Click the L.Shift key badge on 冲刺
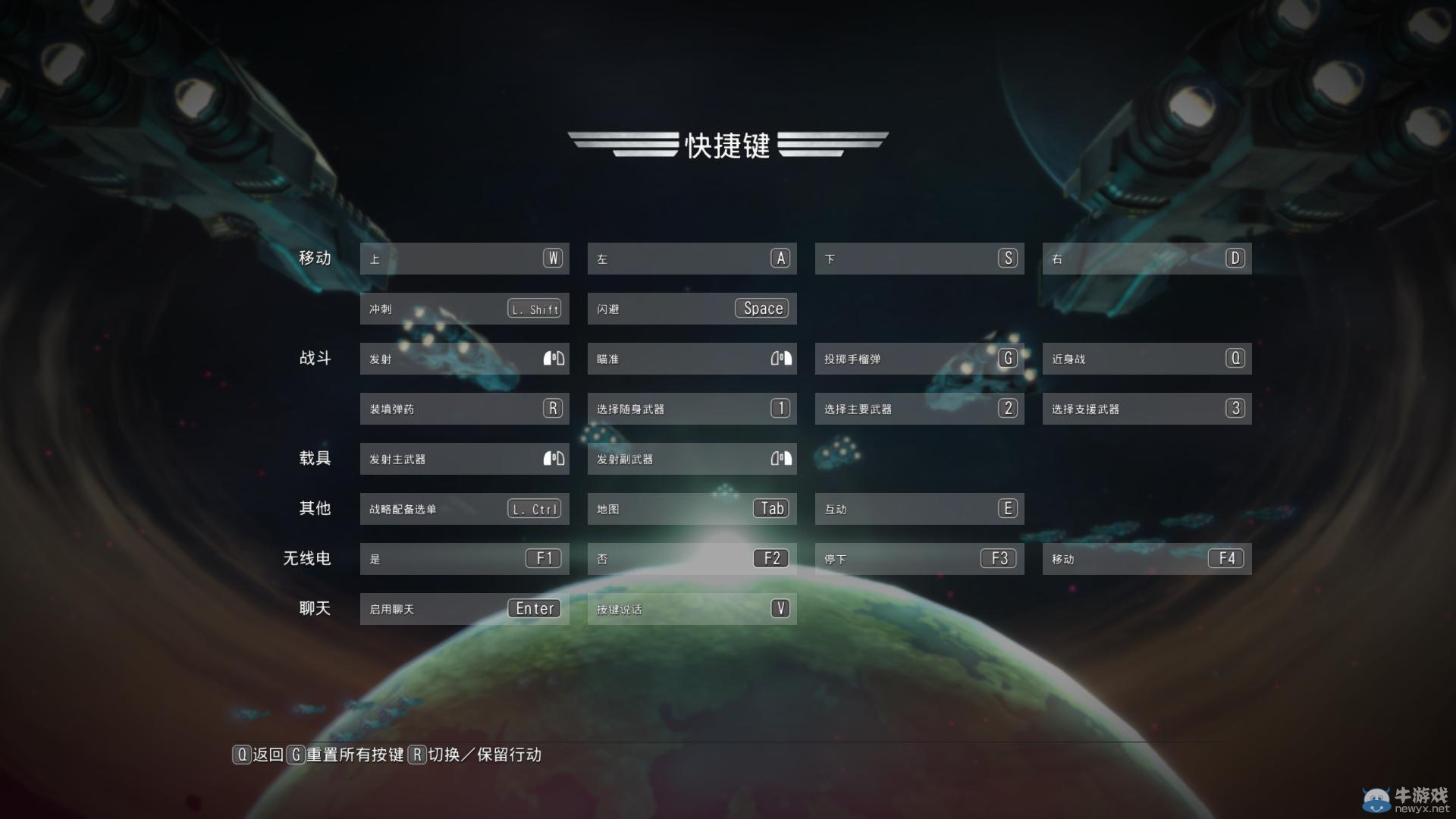This screenshot has width=1456, height=819. 533,308
